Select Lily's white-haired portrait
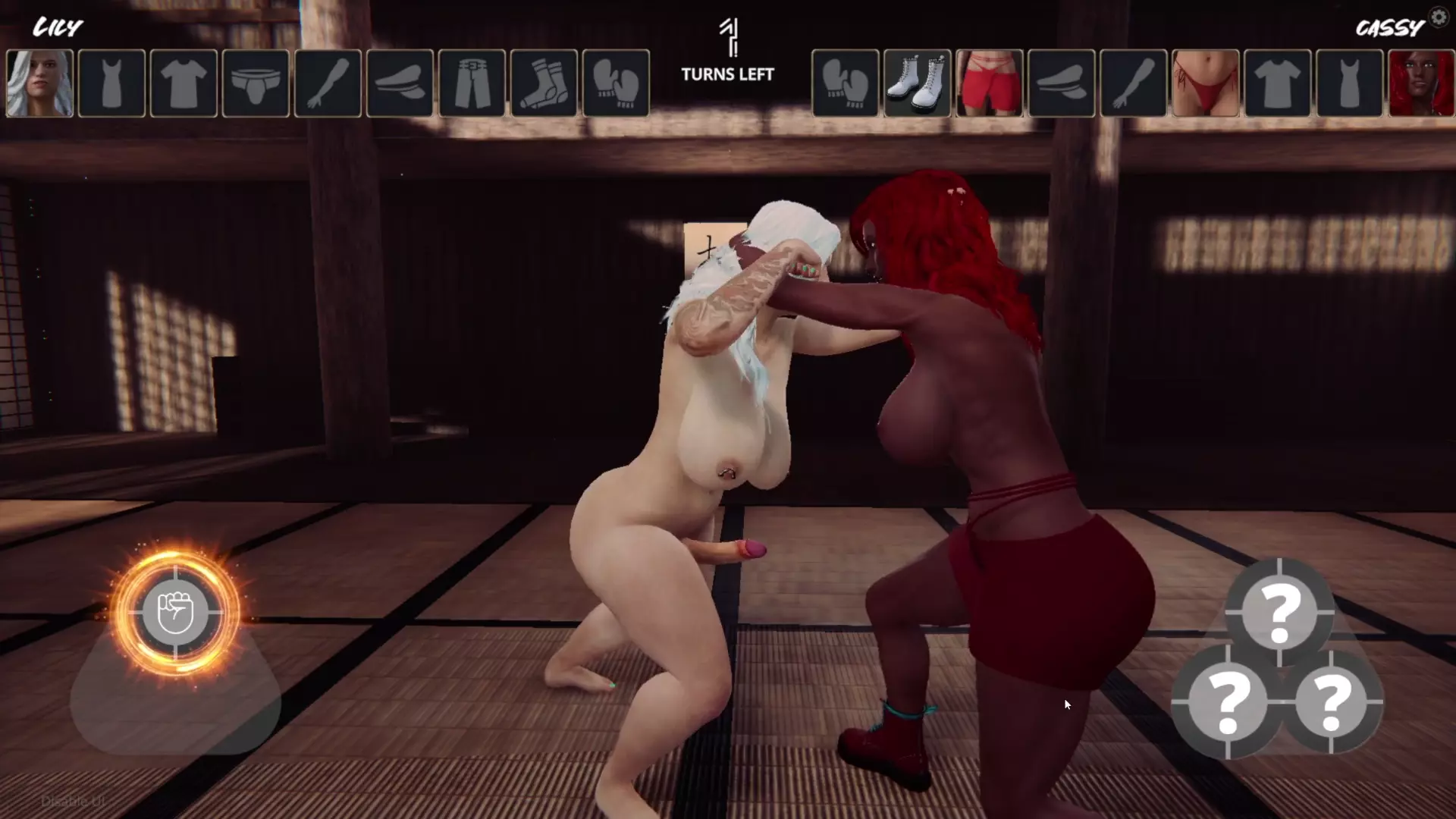The width and height of the screenshot is (1456, 819). [39, 83]
